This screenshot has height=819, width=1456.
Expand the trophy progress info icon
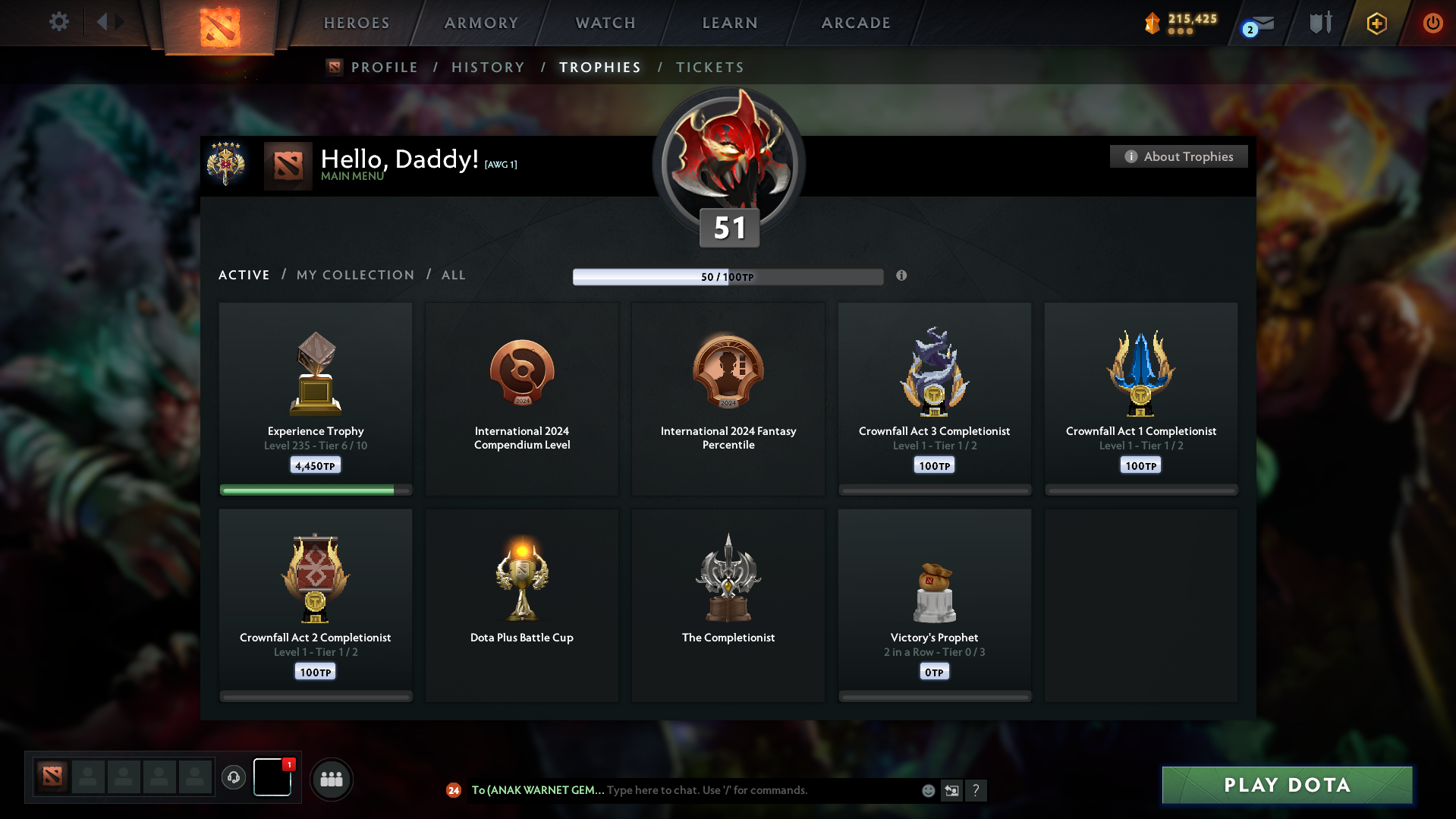click(x=902, y=277)
